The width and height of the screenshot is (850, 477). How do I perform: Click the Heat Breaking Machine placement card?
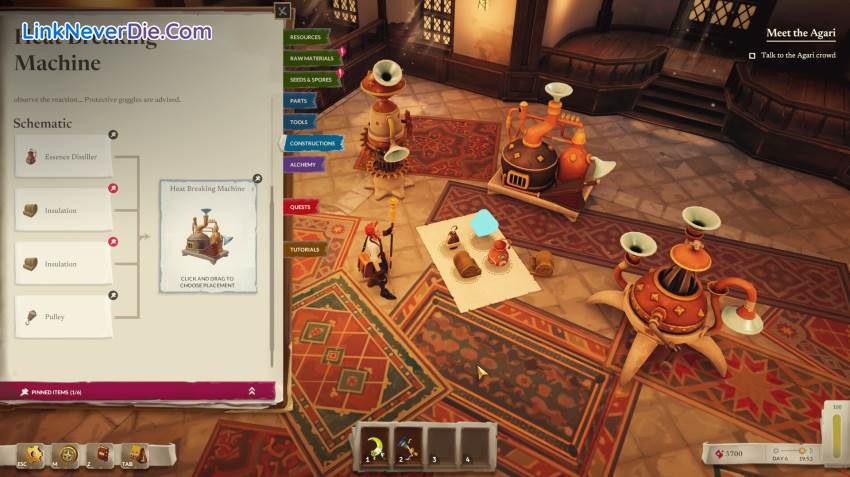pyautogui.click(x=207, y=236)
